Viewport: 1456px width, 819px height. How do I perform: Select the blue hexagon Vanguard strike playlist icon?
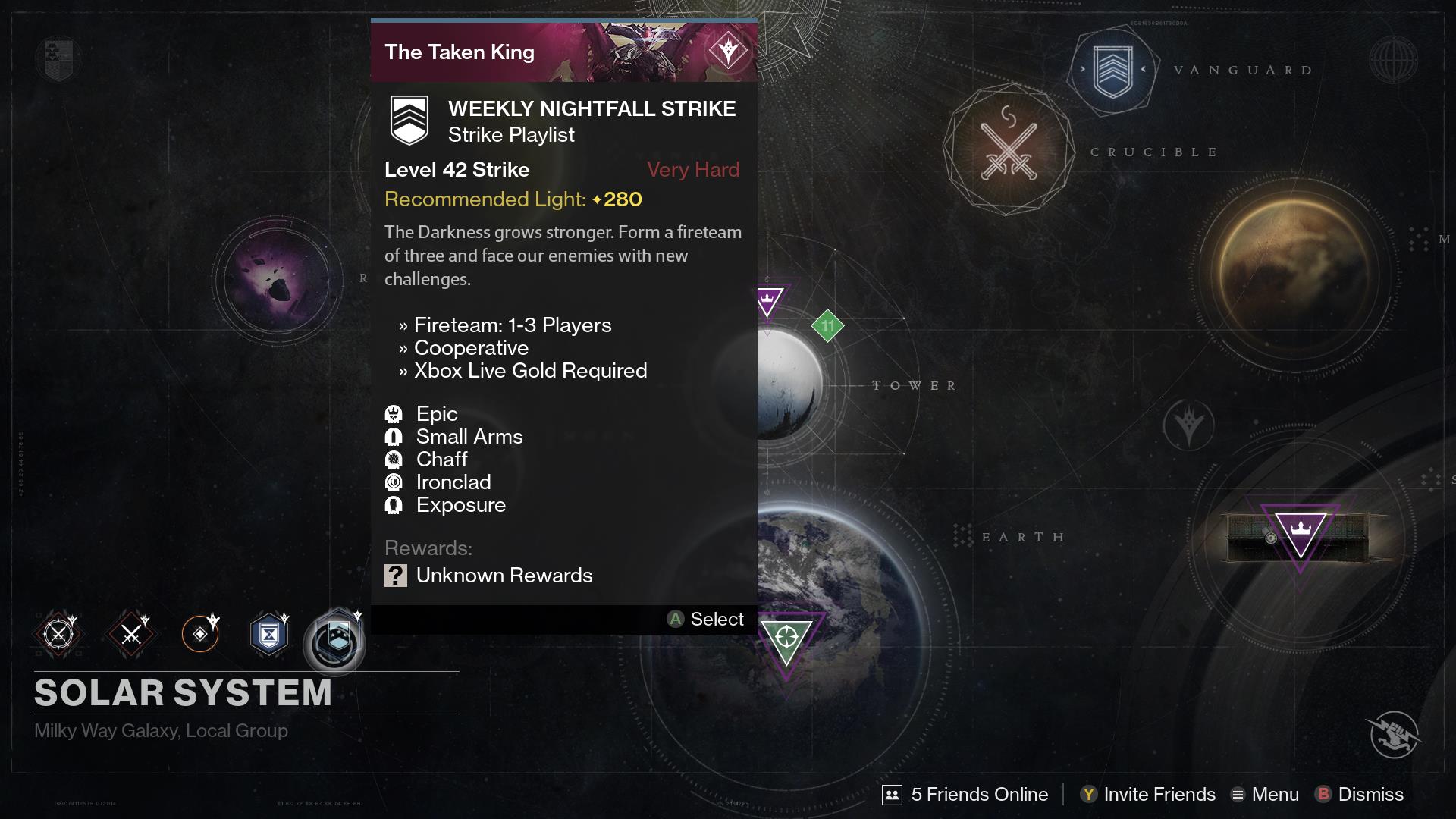[x=269, y=634]
